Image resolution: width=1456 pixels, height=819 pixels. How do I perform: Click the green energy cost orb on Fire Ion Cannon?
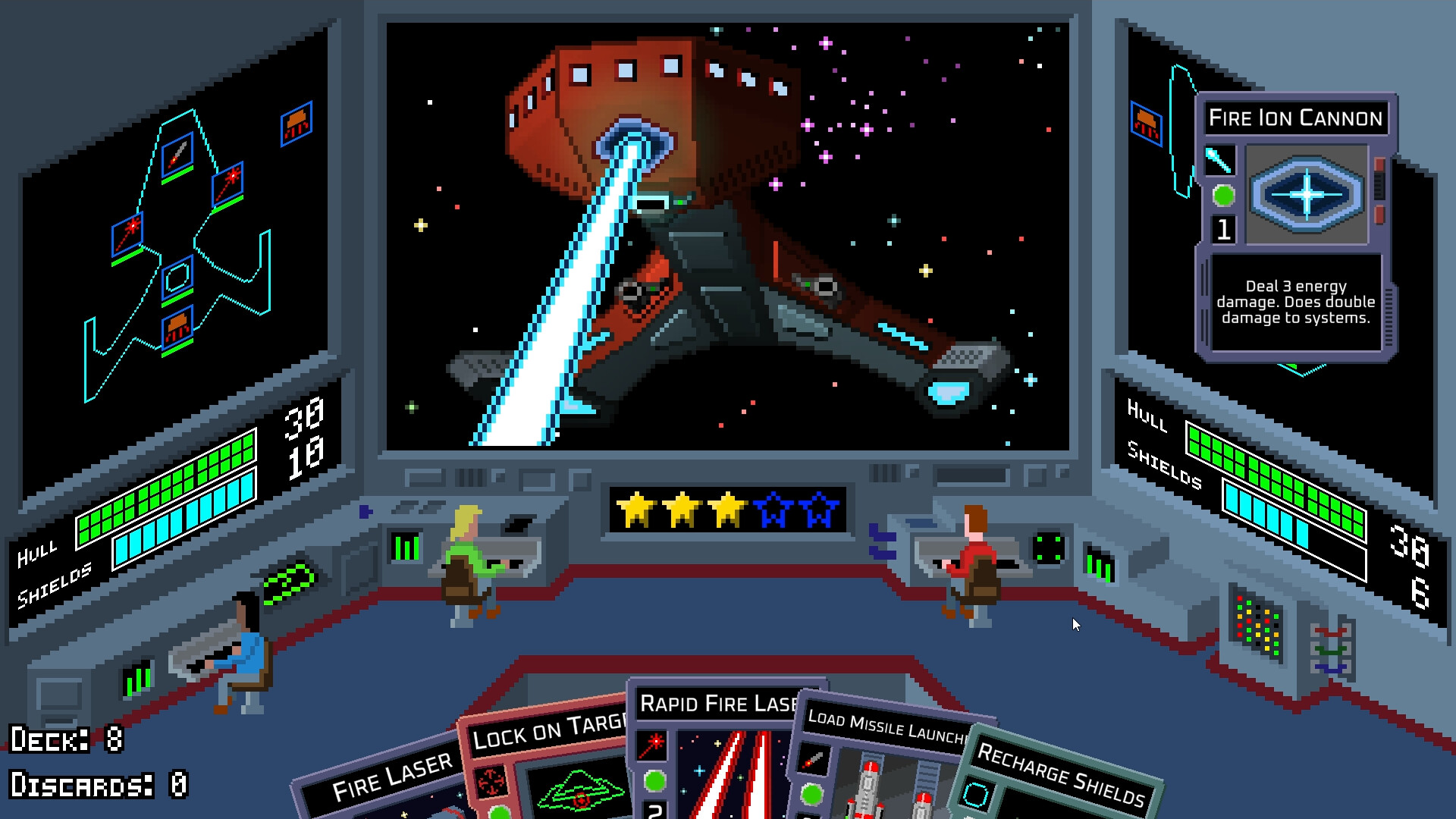[1225, 196]
